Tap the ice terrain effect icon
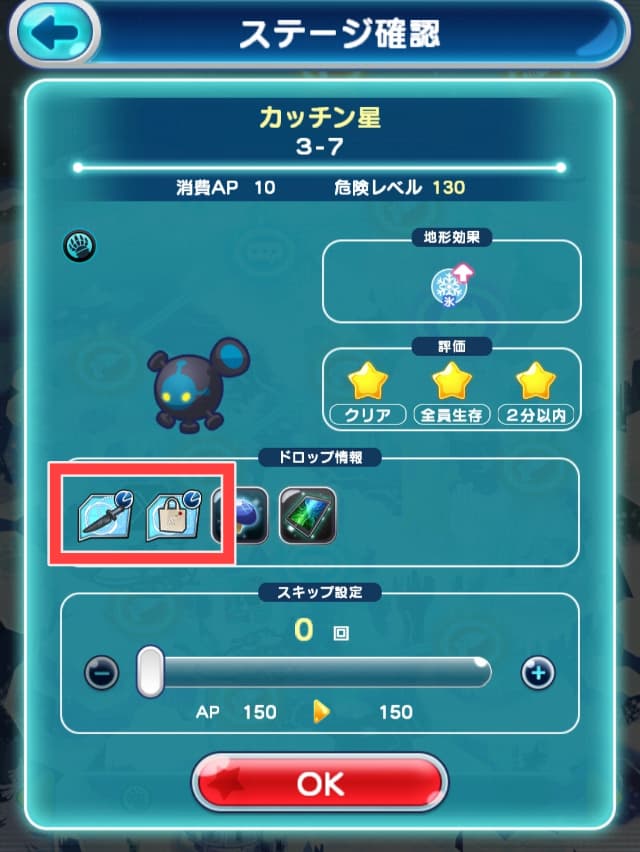The width and height of the screenshot is (640, 852). point(449,286)
